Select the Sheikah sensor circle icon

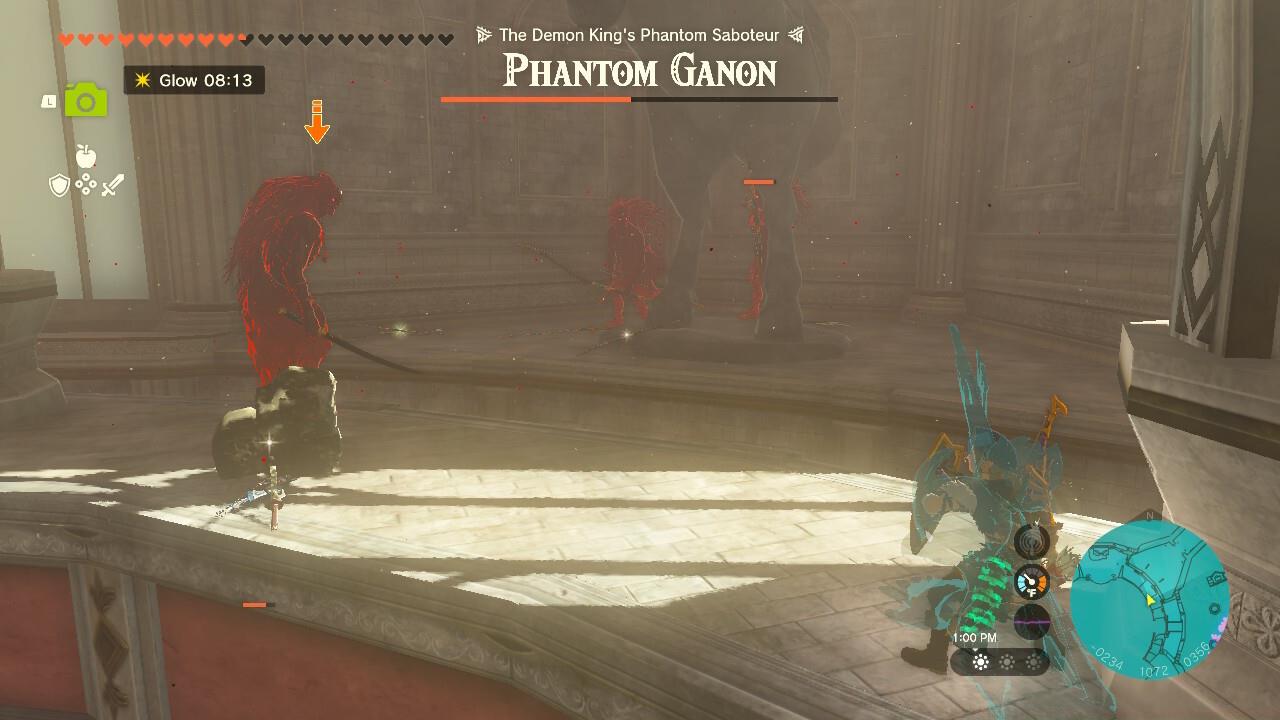click(1030, 543)
